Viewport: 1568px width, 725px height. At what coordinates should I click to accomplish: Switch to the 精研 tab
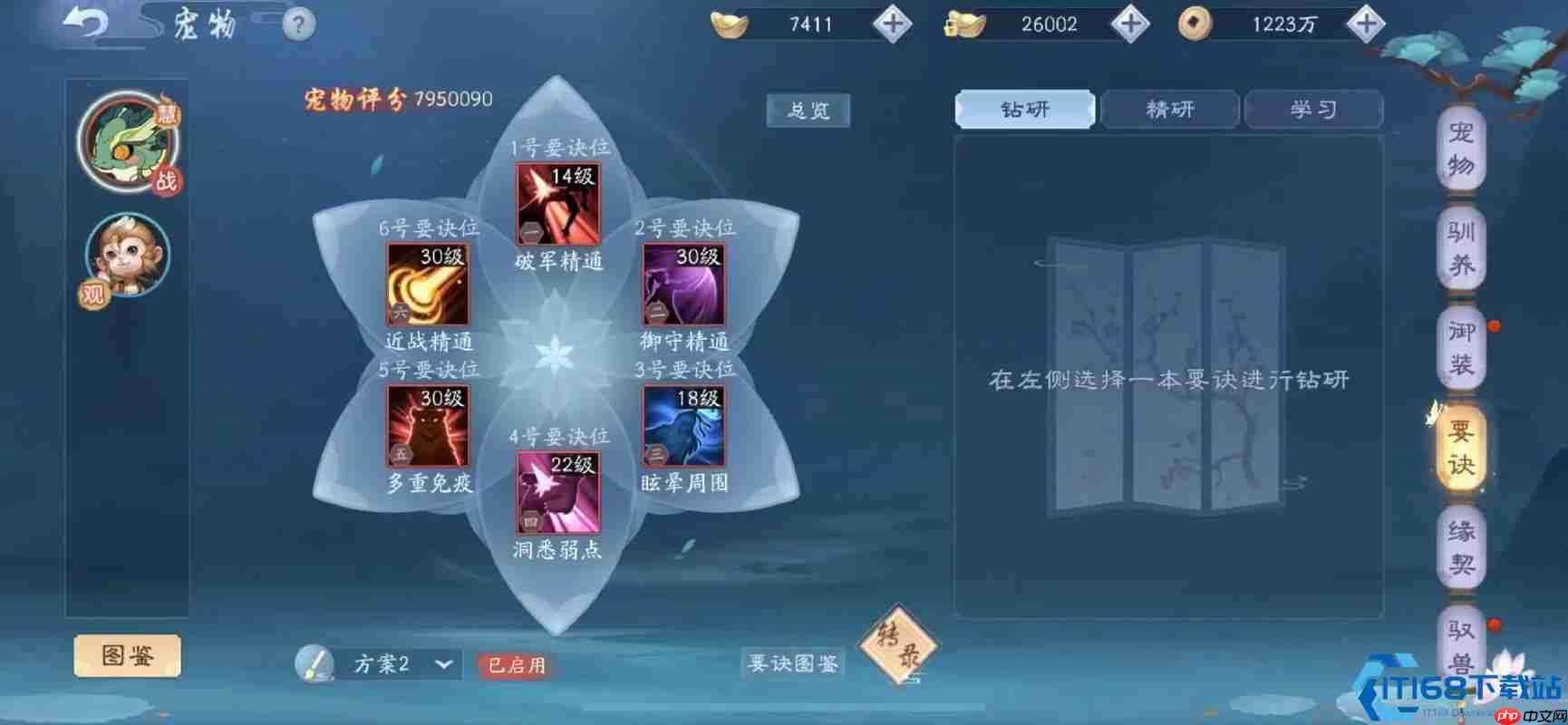[x=1169, y=109]
